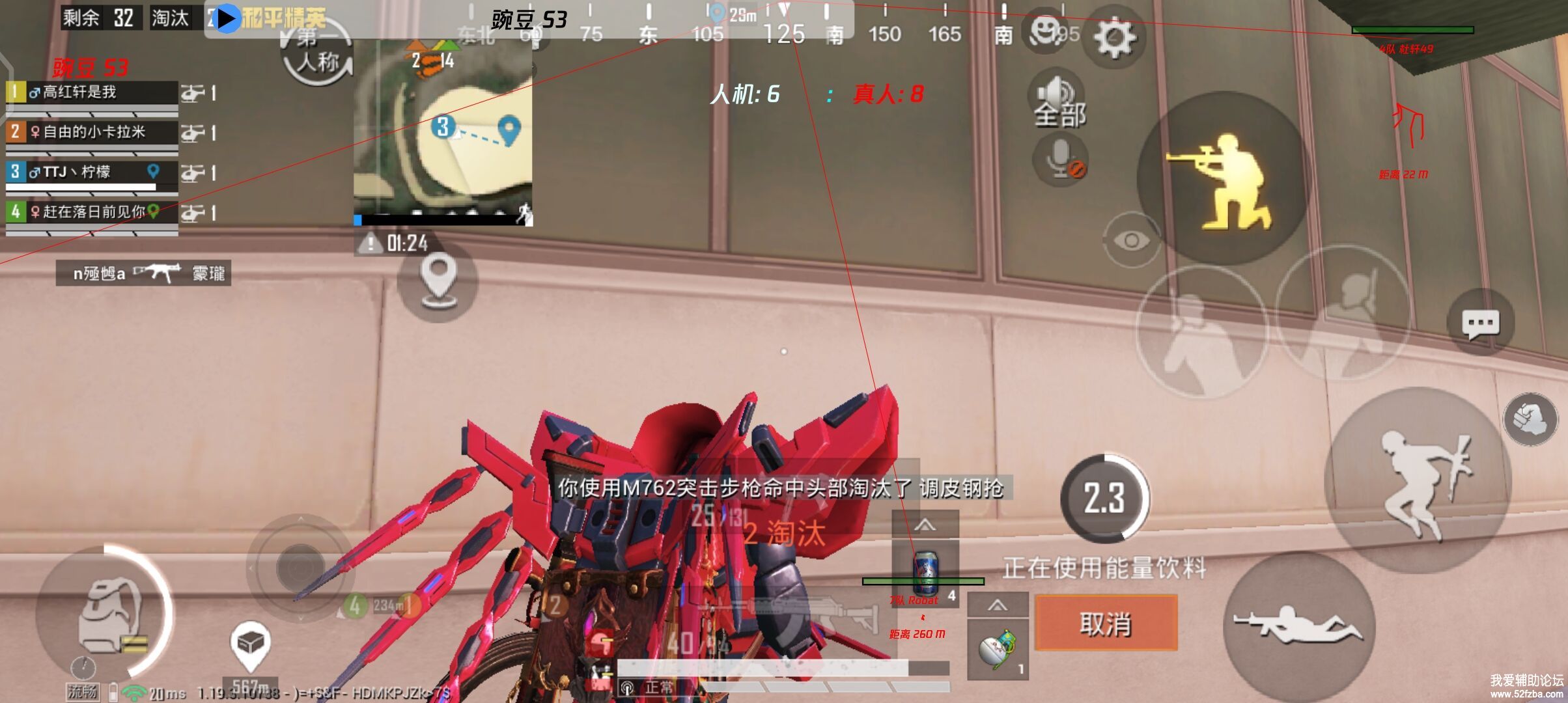
Task: Switch the 第一人称 perspective toggle
Action: (318, 55)
